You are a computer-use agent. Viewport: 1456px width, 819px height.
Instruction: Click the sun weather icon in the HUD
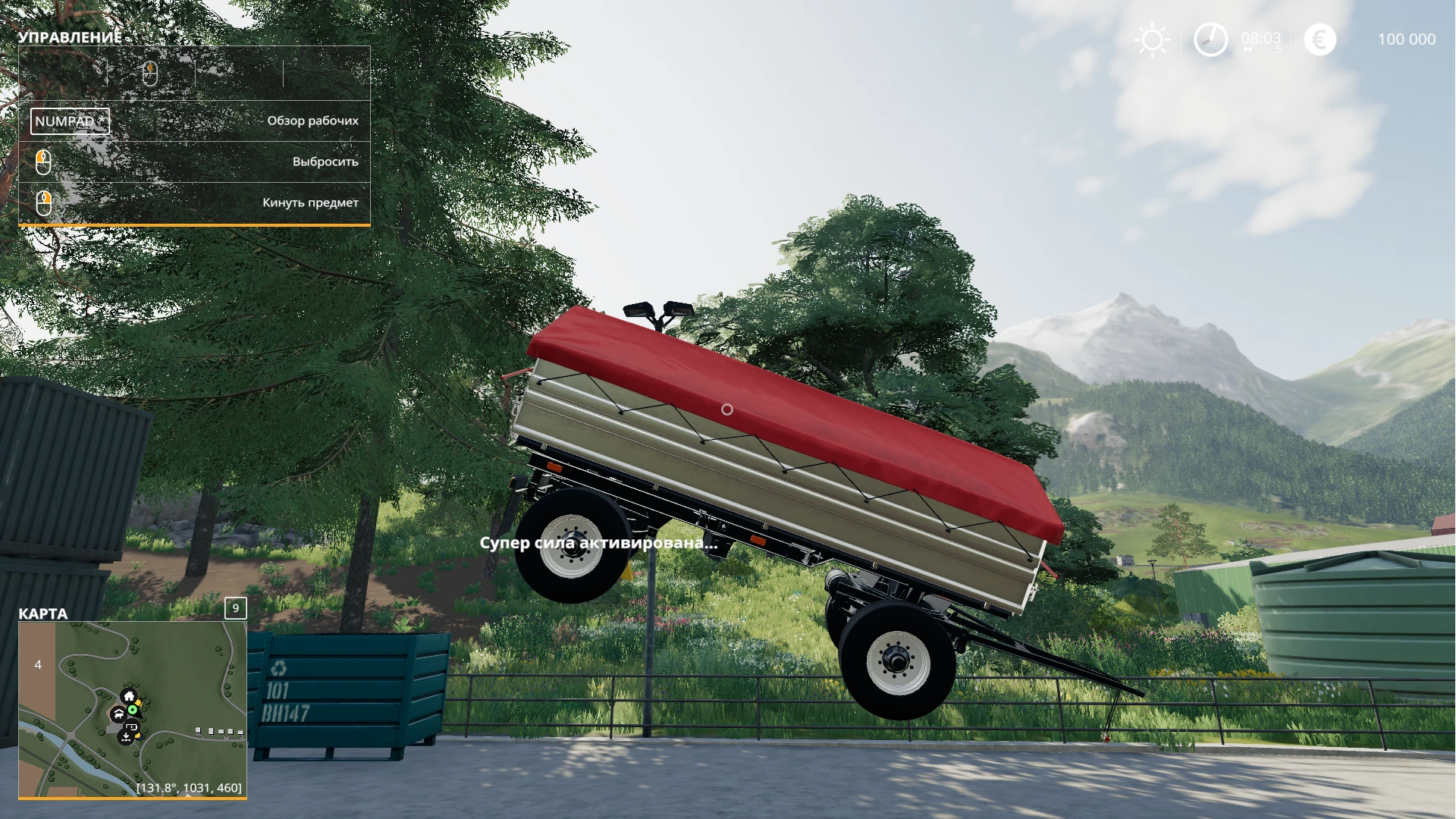pyautogui.click(x=1152, y=39)
